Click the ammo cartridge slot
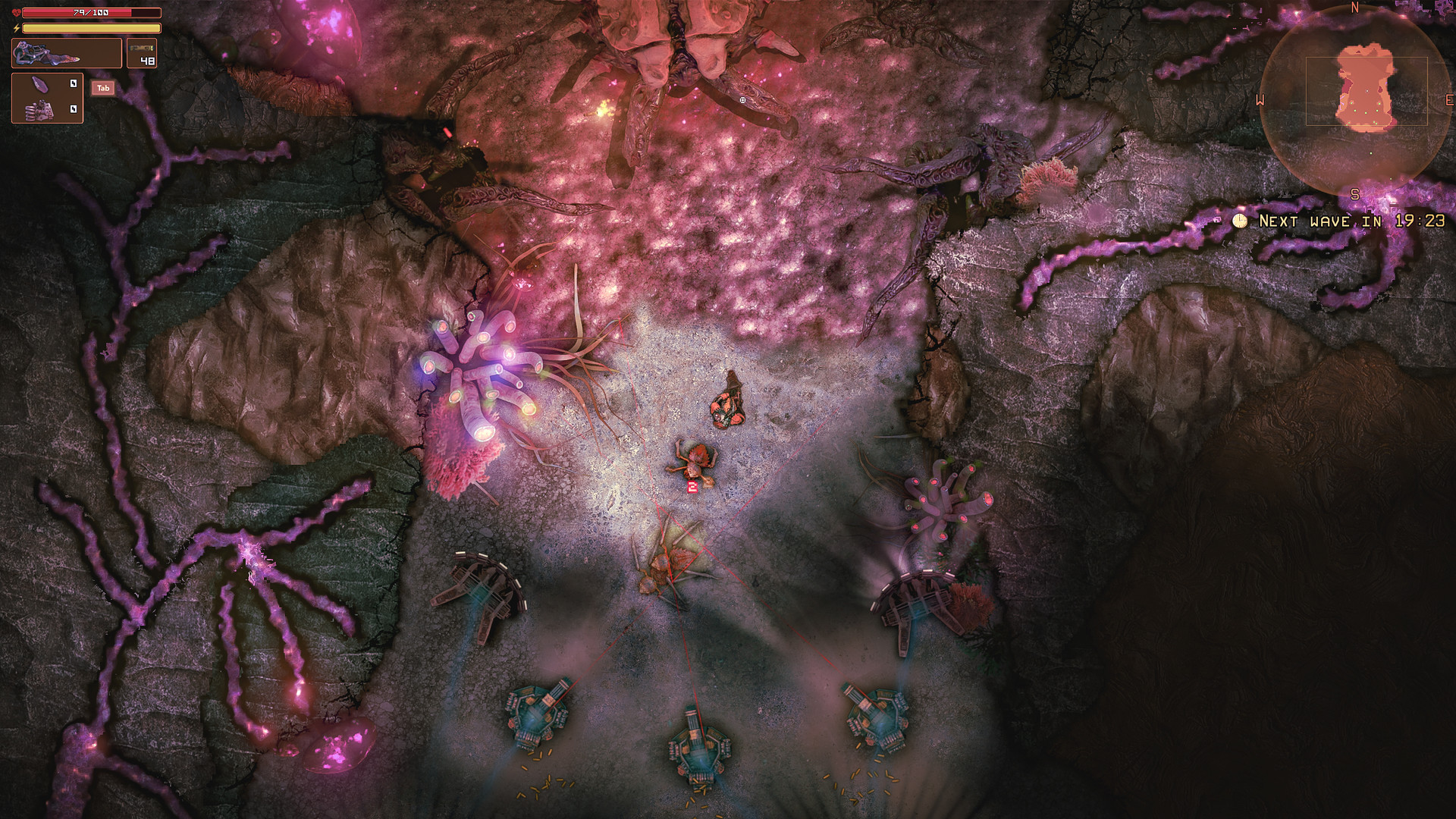This screenshot has height=819, width=1456. coord(142,54)
